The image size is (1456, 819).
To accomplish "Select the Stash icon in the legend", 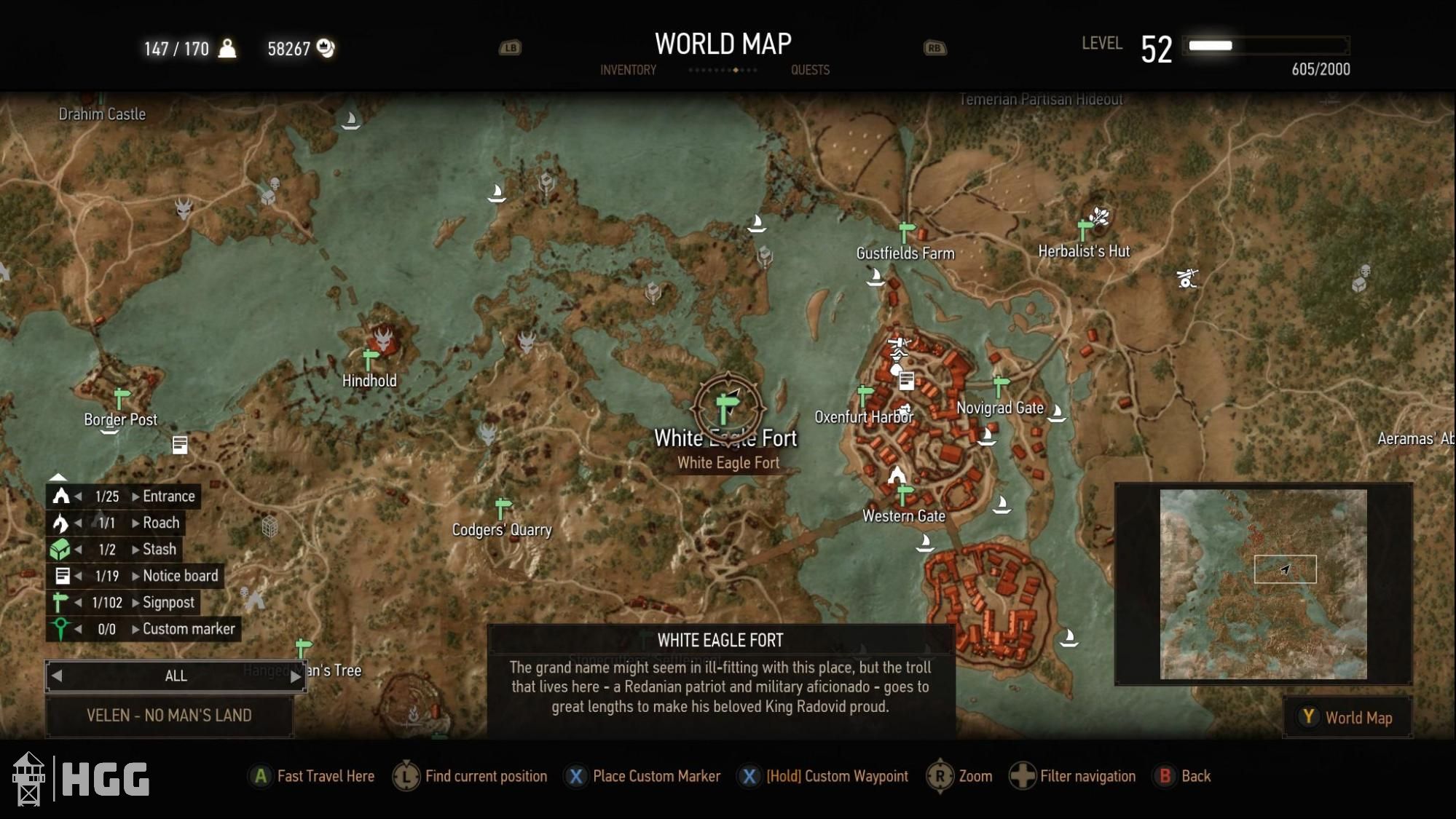I will 61,549.
